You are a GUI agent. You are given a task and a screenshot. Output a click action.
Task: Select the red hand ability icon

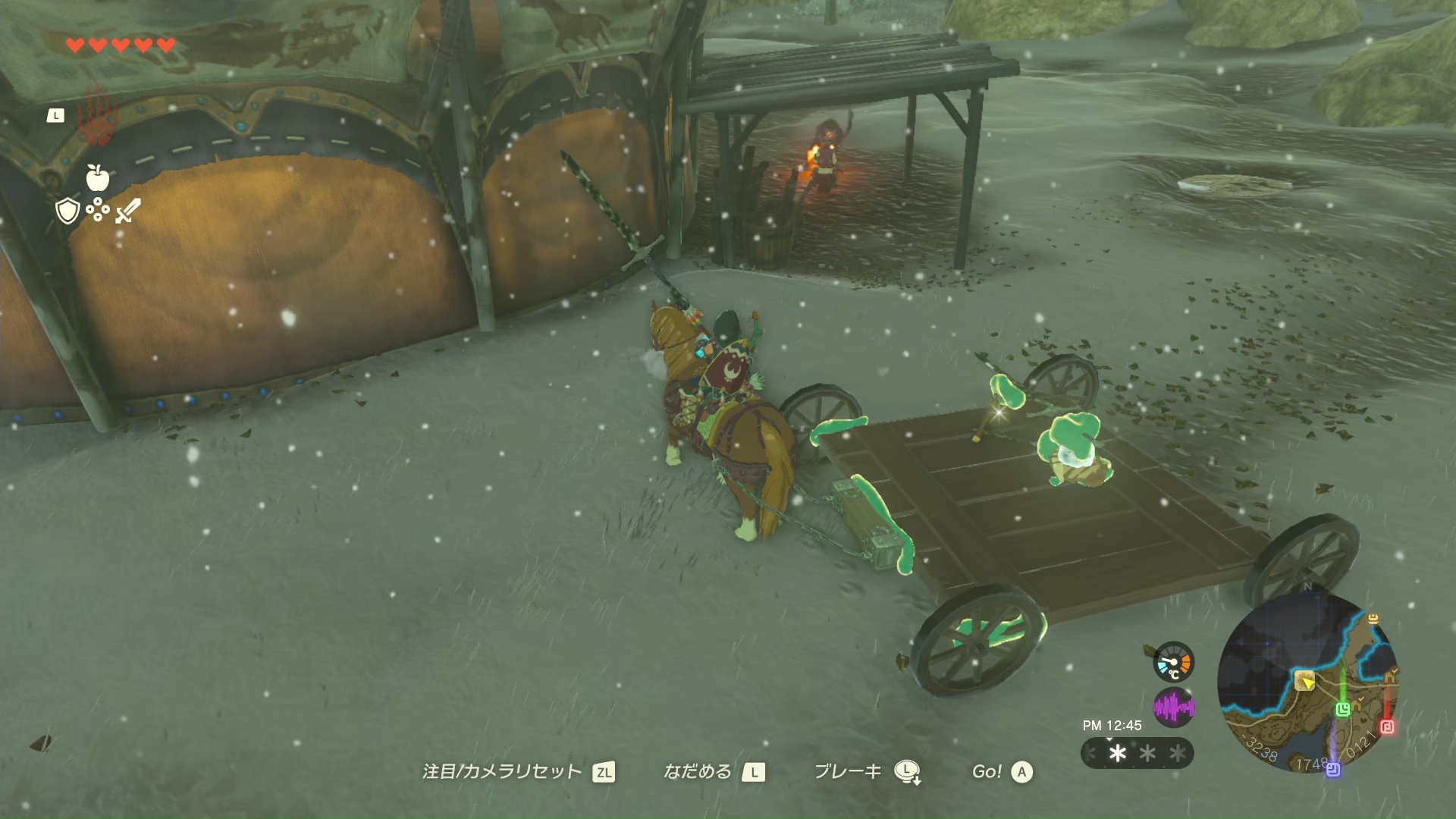(x=99, y=118)
